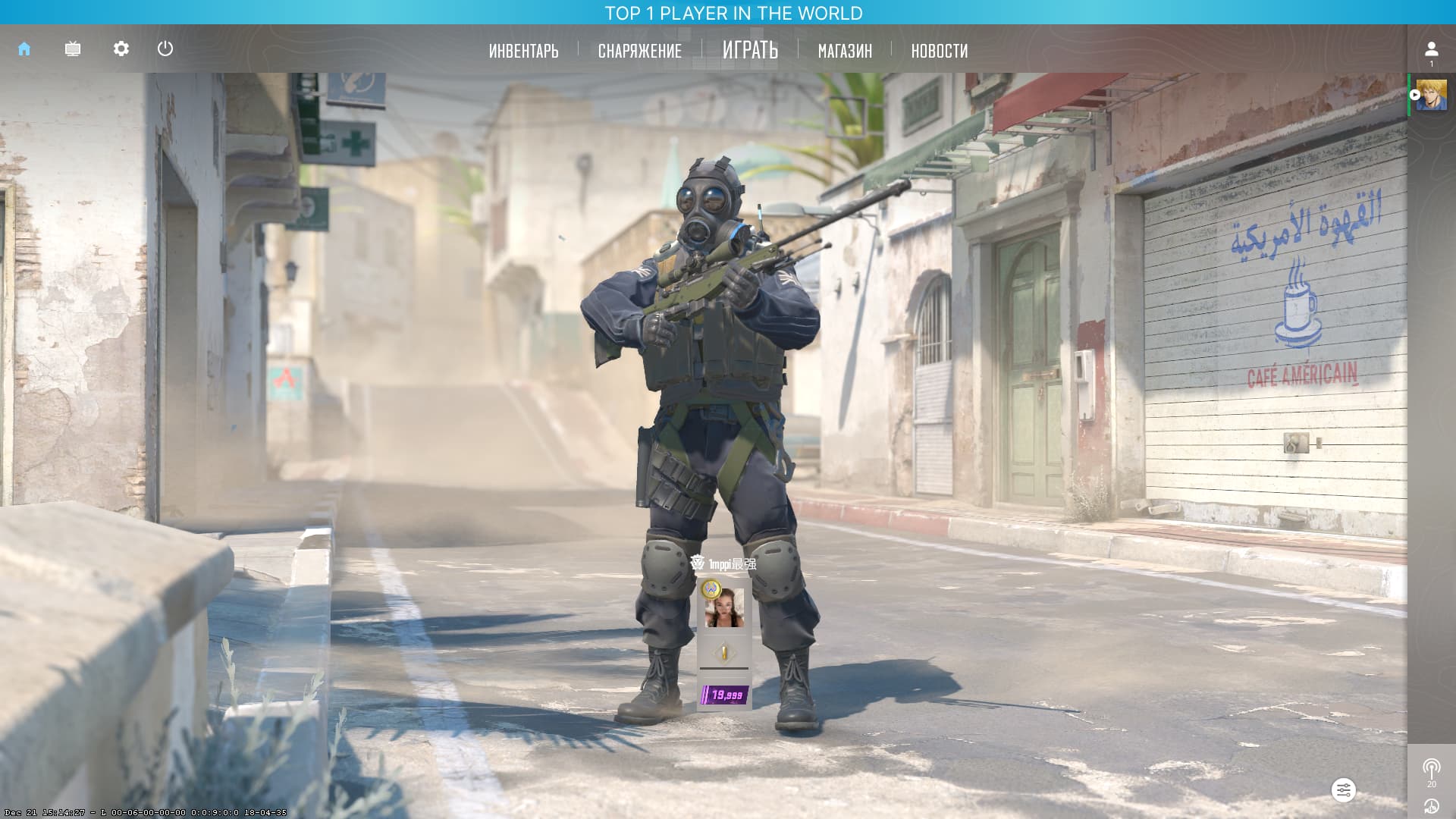1456x819 pixels.
Task: Open the round sliders customization button
Action: pyautogui.click(x=1343, y=790)
